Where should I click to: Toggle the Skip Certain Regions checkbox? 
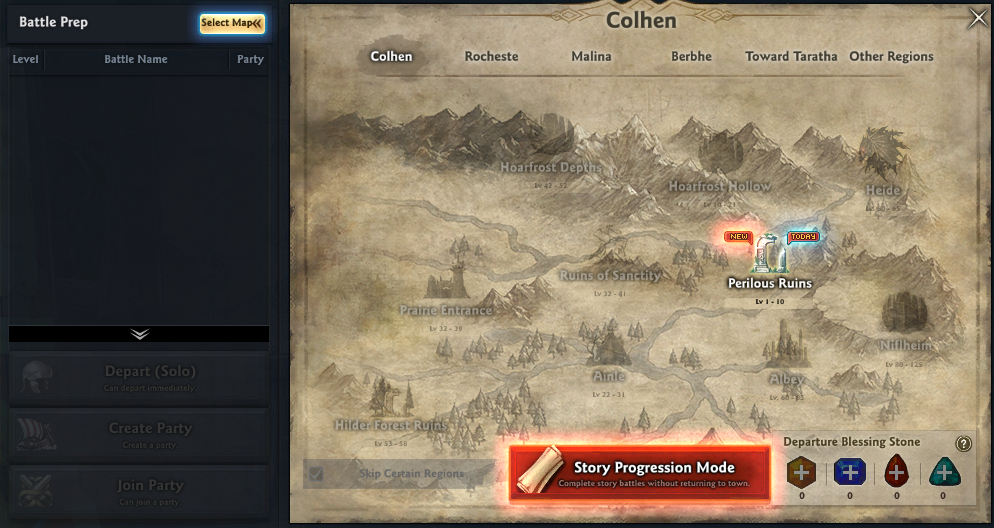coord(317,474)
